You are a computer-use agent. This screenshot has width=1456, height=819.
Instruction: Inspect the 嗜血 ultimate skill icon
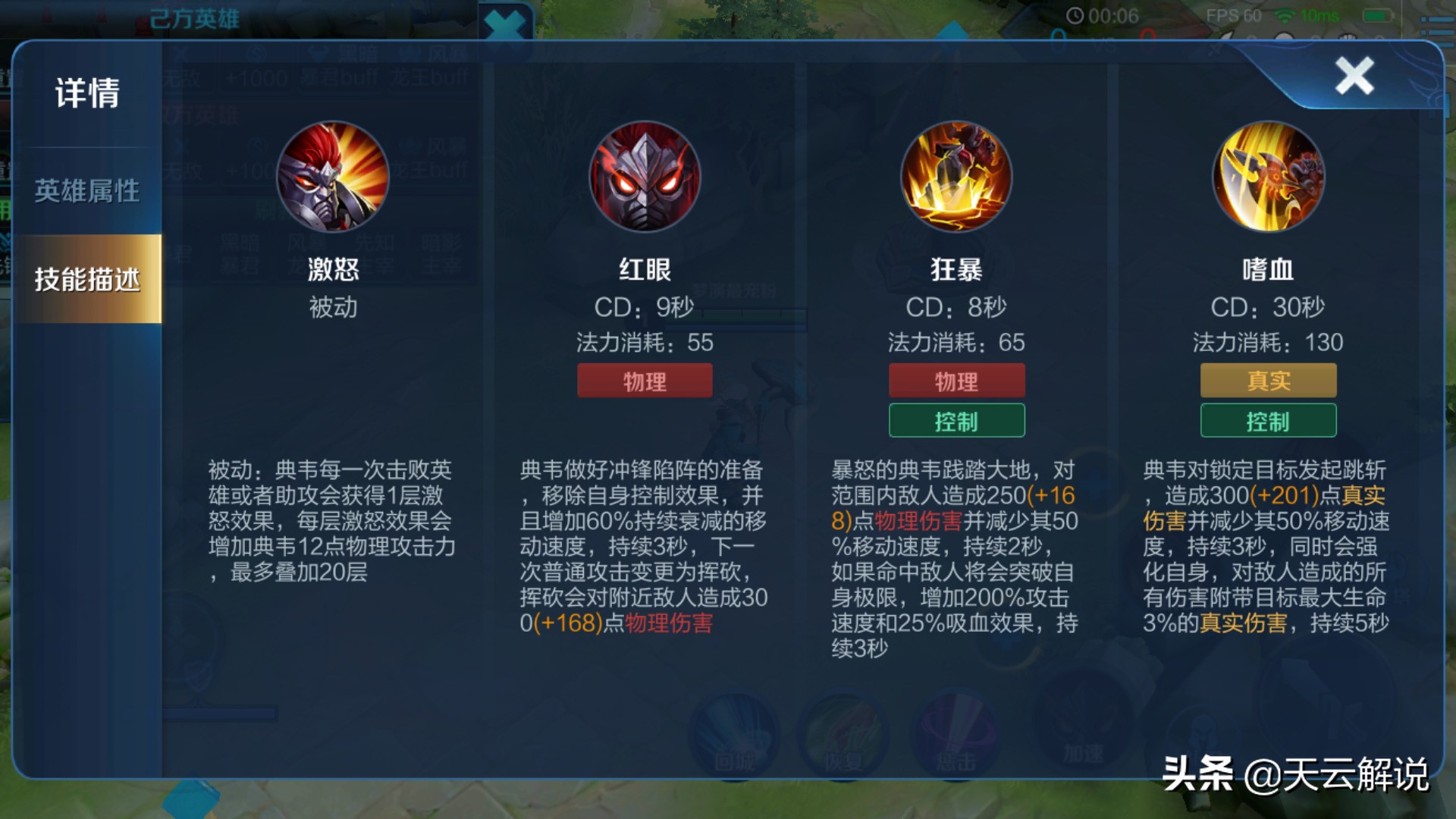[1267, 177]
